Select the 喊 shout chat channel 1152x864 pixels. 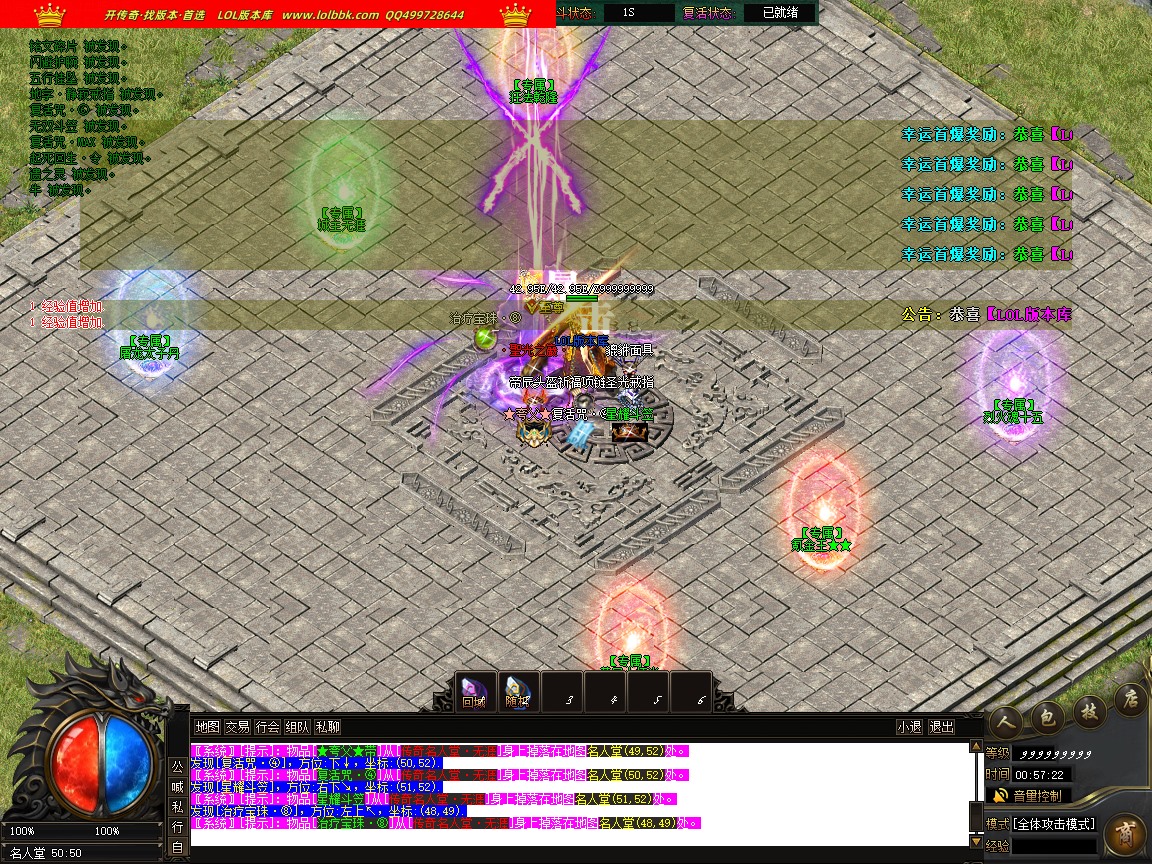pos(177,787)
